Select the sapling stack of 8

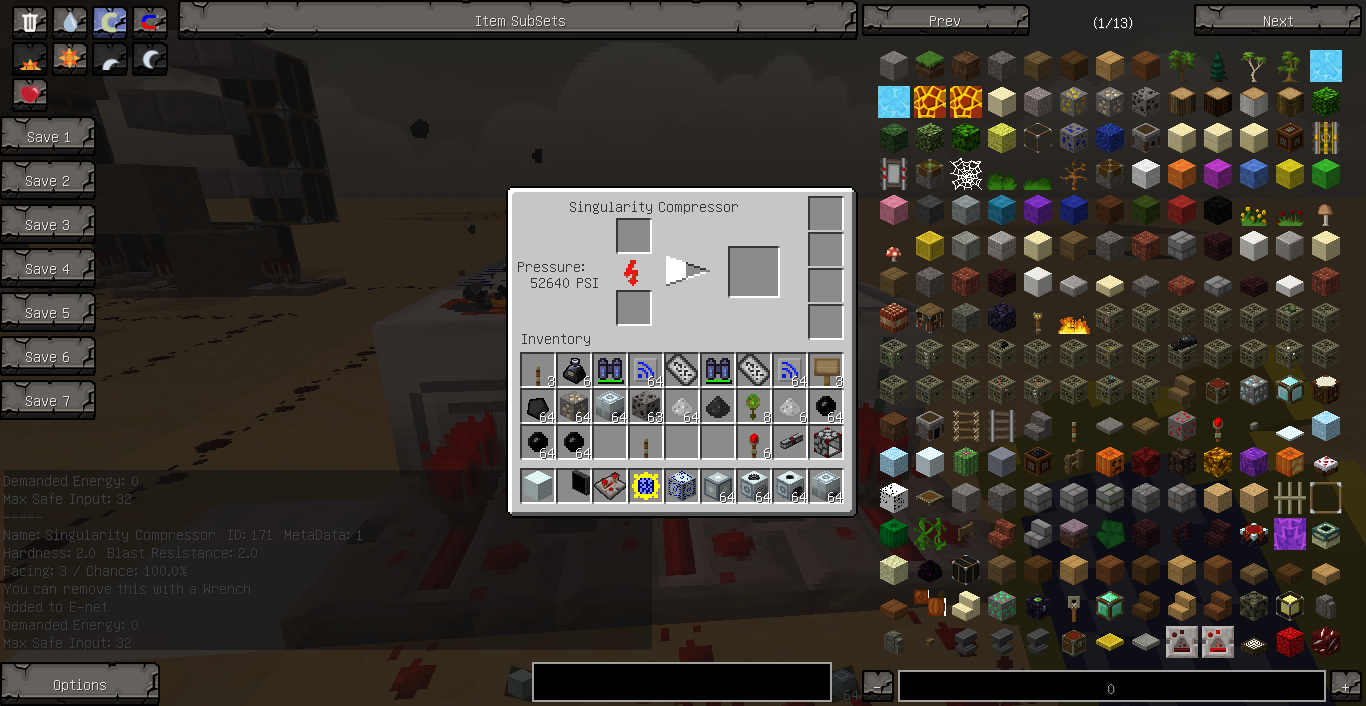click(x=754, y=407)
